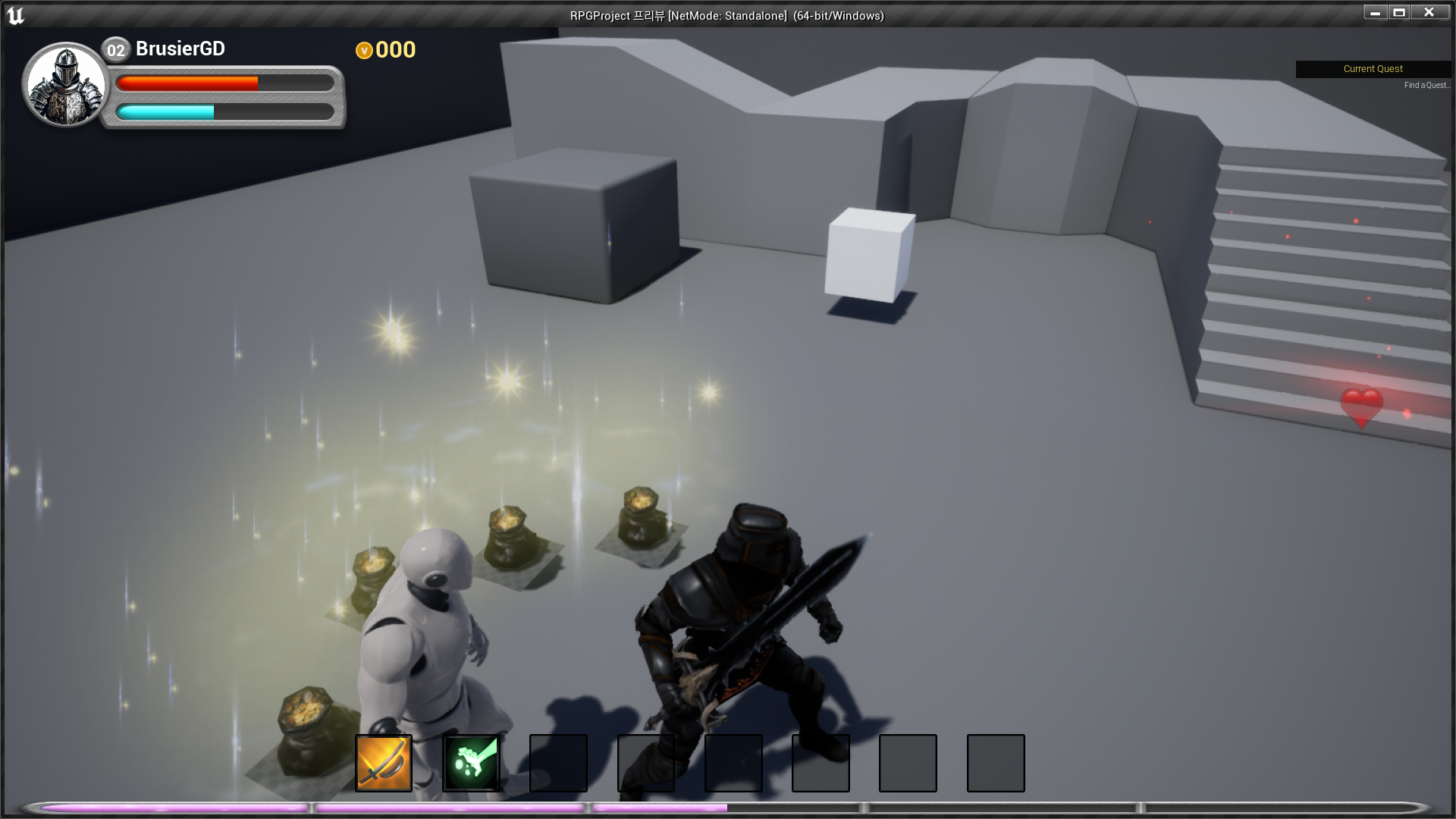The image size is (1456, 819).
Task: Open the Current Quest tracker
Action: pos(1373,69)
